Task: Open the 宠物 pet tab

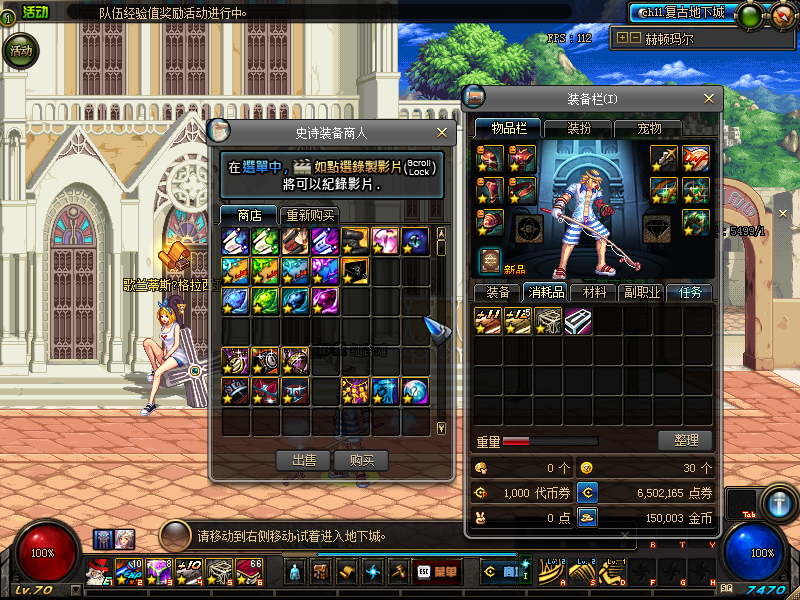Action: (650, 128)
